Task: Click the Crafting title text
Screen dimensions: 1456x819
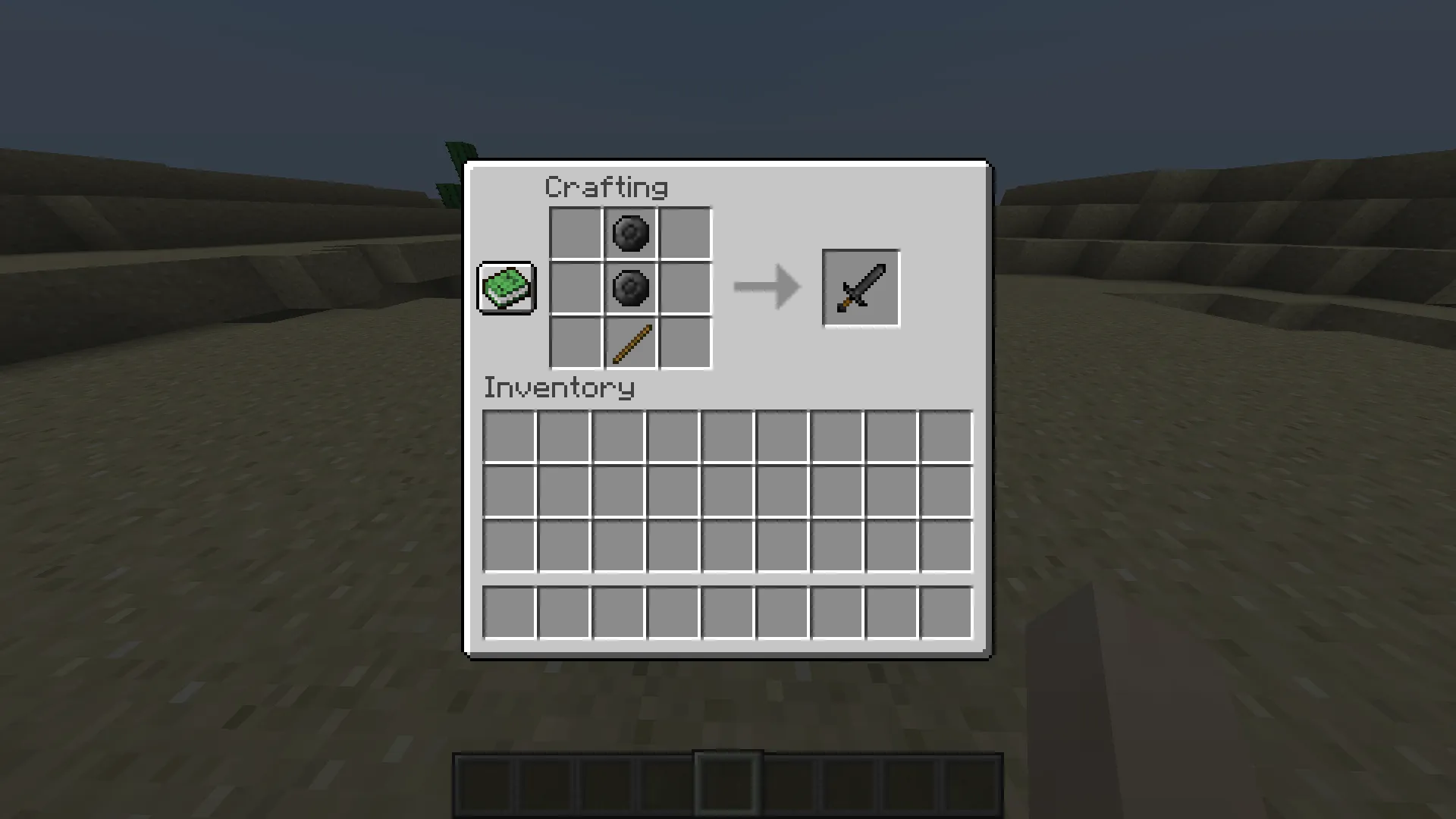Action: tap(607, 187)
